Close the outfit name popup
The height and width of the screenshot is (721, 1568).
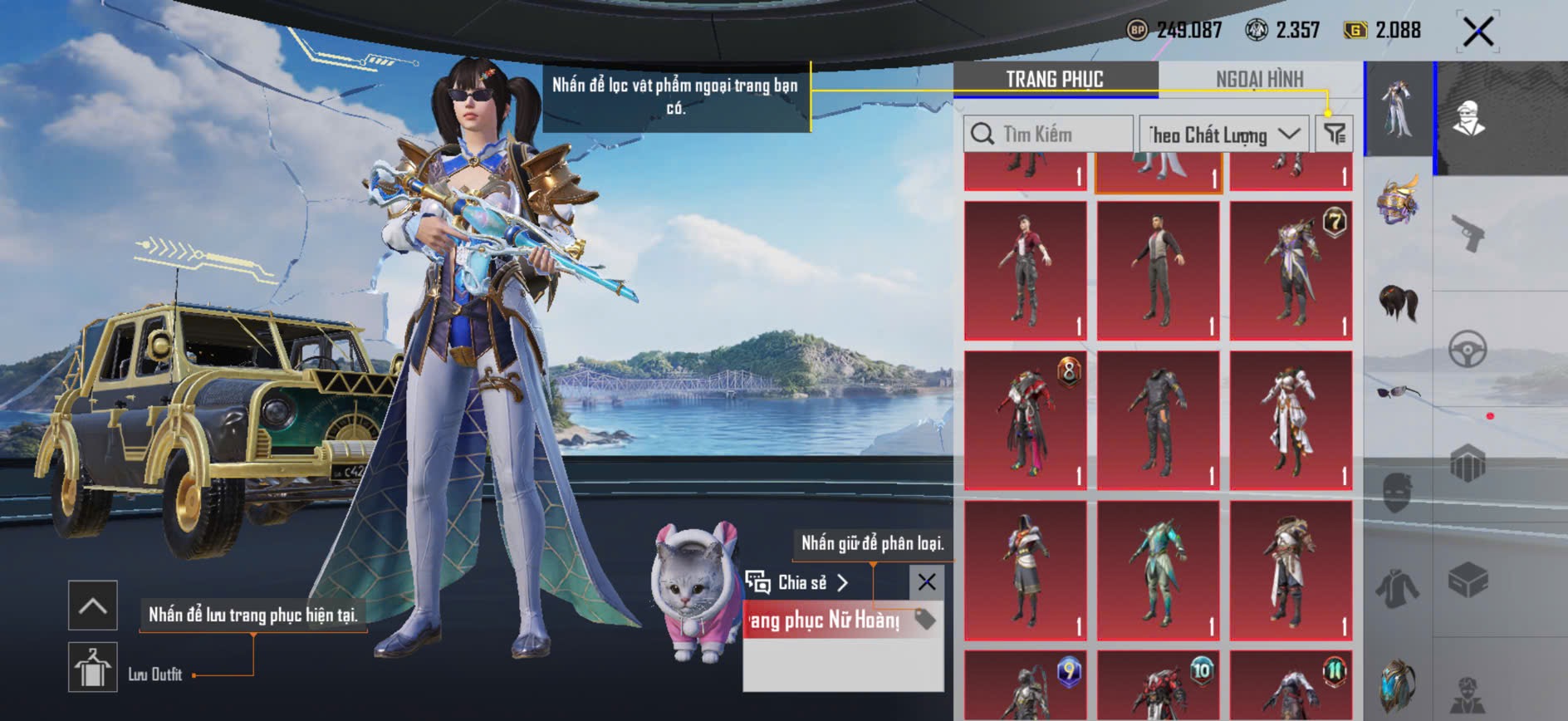(927, 582)
